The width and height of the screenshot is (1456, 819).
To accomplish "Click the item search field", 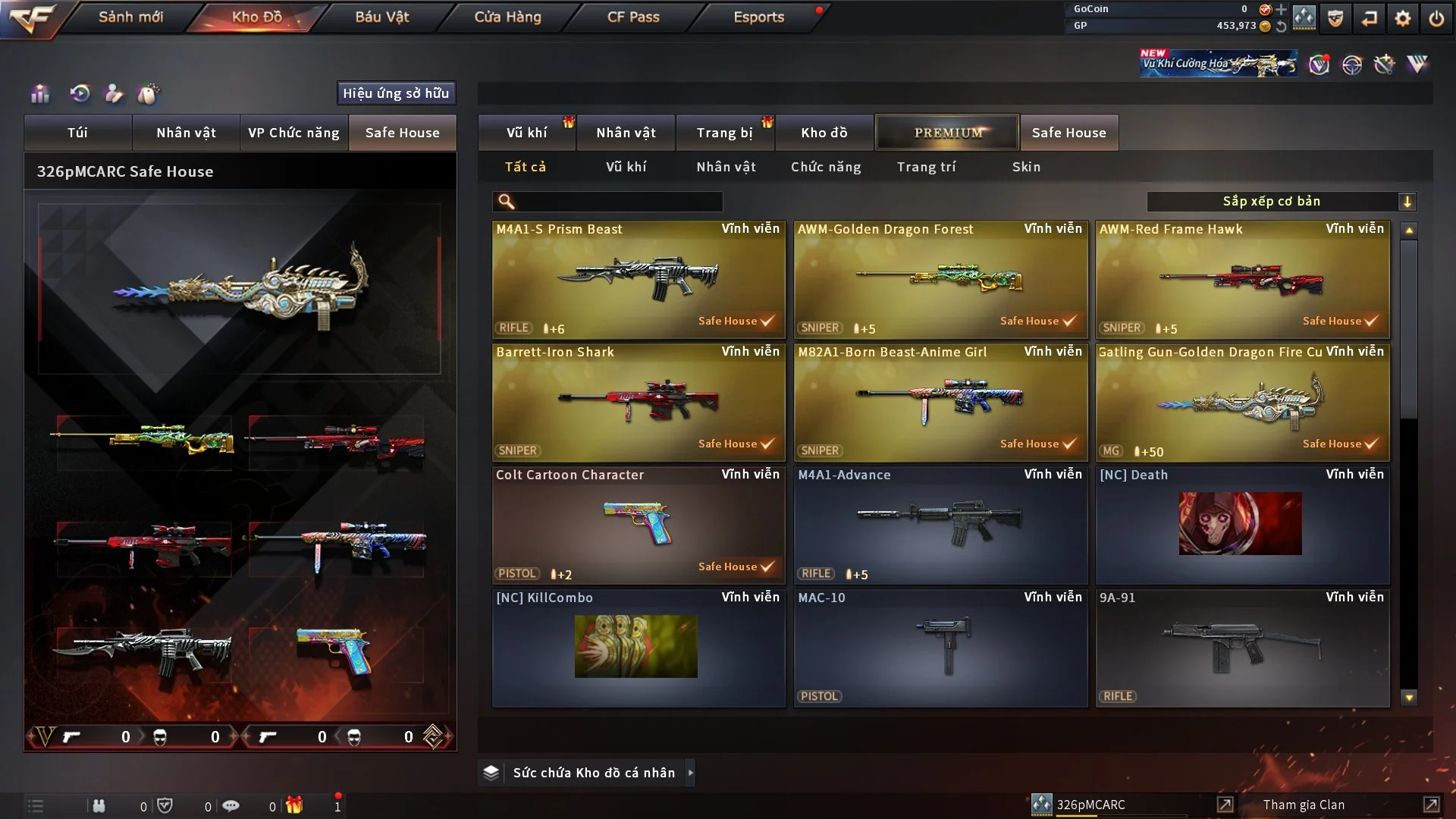I will (x=618, y=202).
